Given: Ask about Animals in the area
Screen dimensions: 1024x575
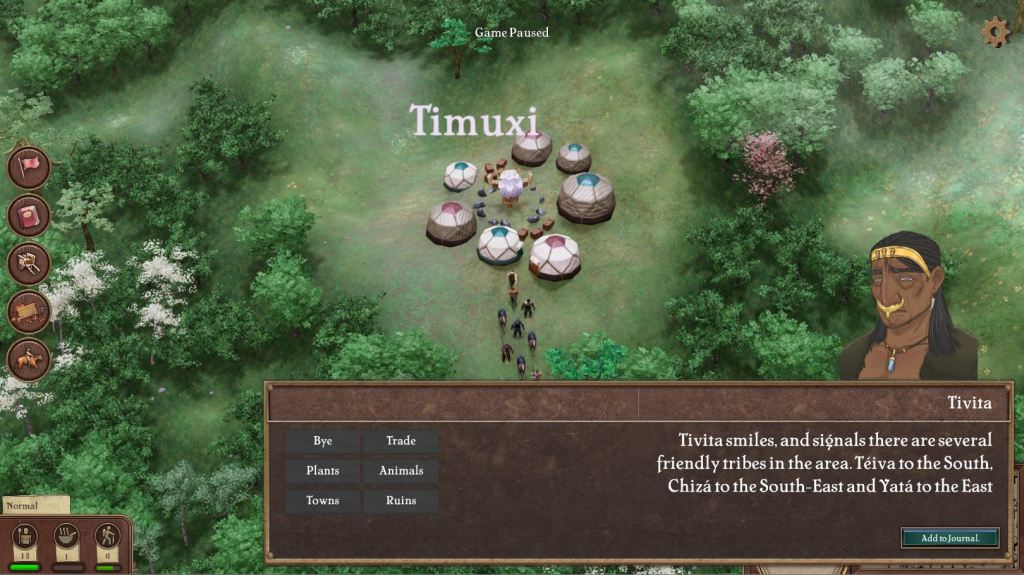Looking at the screenshot, I should (x=400, y=471).
